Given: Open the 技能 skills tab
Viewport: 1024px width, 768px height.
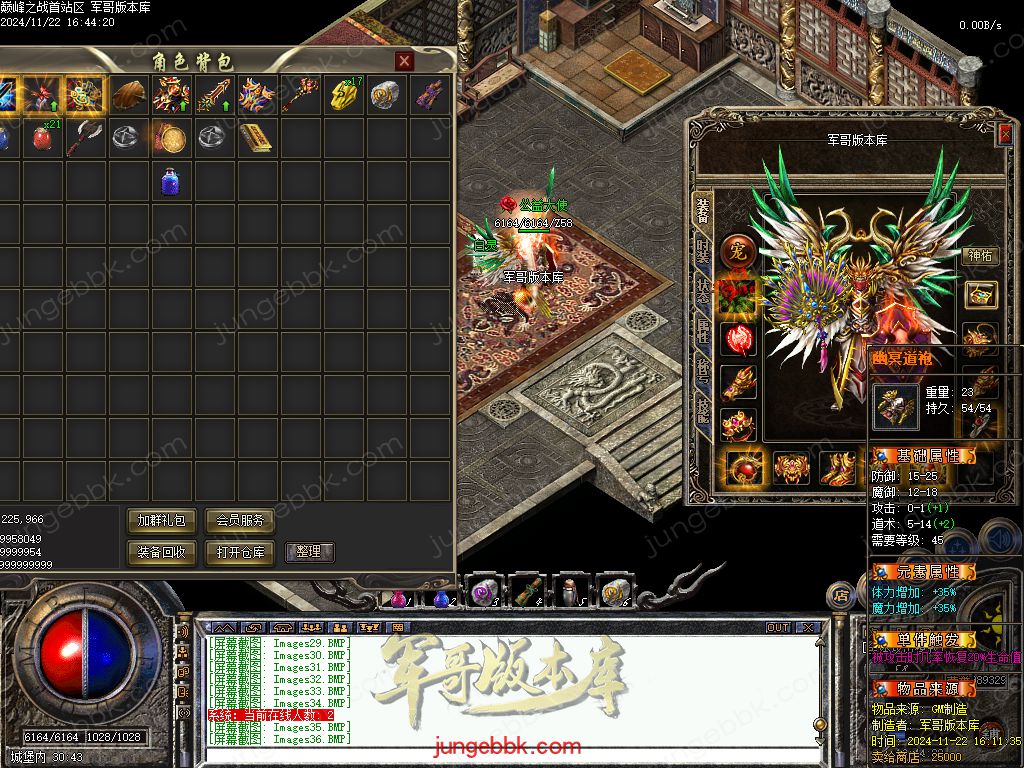Looking at the screenshot, I should 704,412.
